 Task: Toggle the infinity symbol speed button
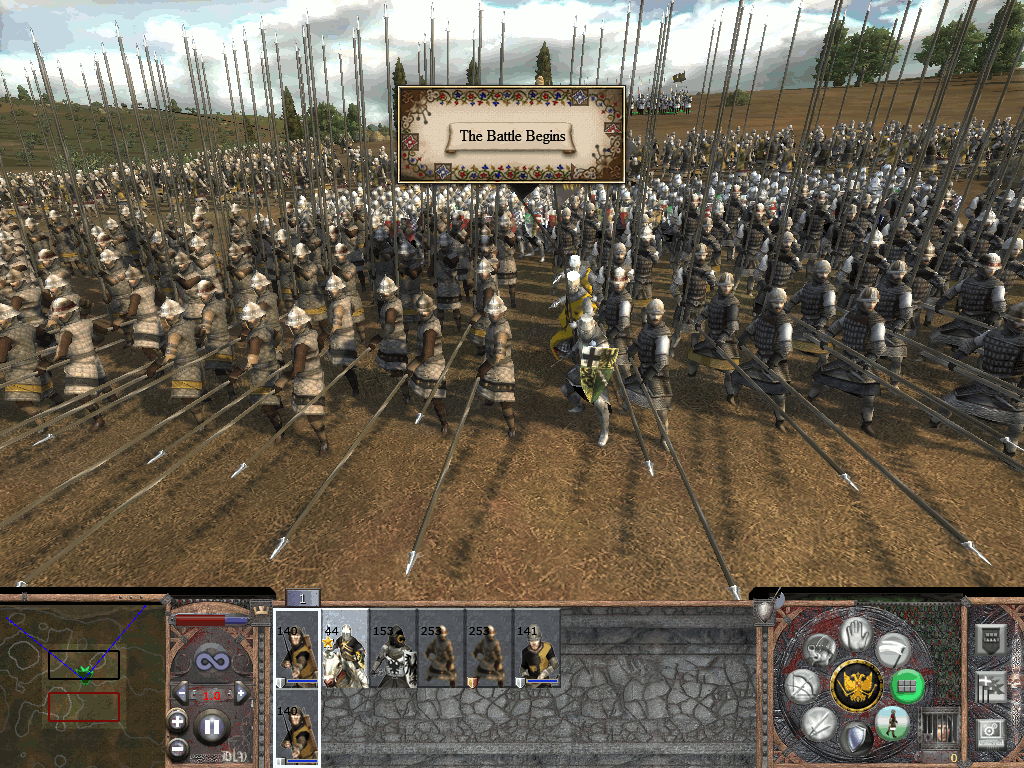(211, 660)
